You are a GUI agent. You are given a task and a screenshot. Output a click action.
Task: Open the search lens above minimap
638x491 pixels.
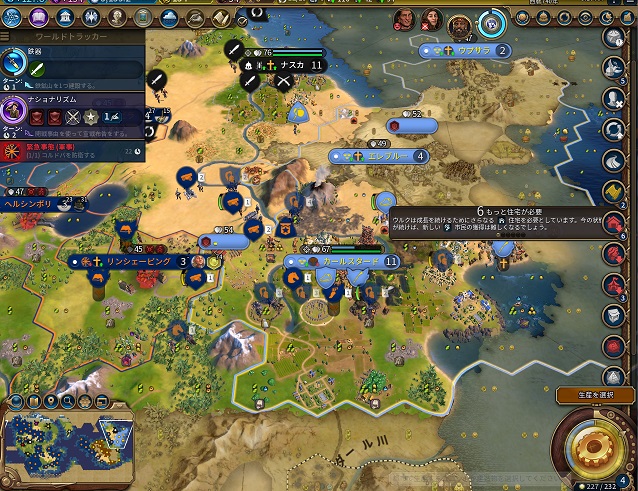(67, 402)
